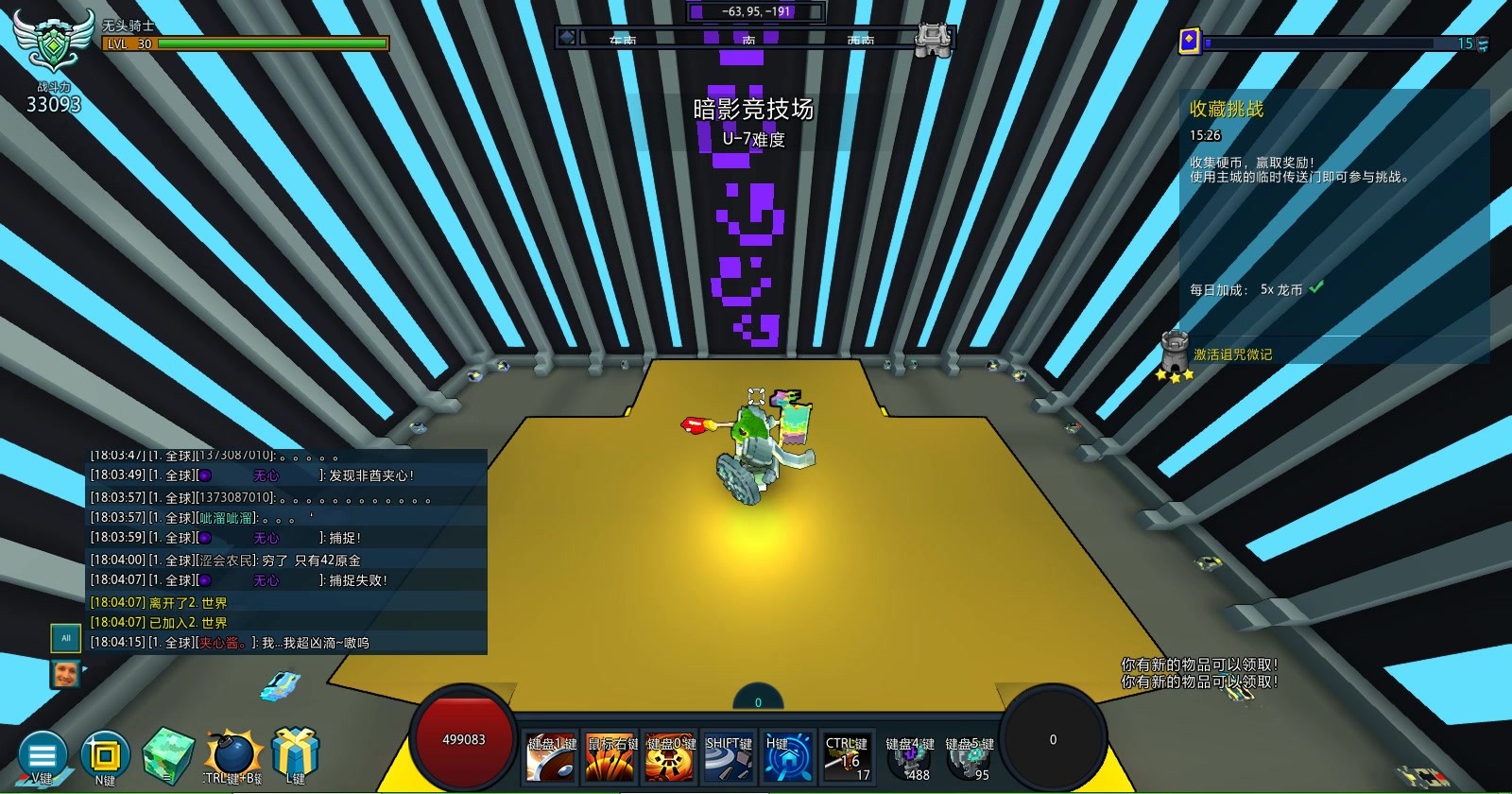Click the player shield emblem badge
This screenshot has height=794, width=1512.
[53, 41]
